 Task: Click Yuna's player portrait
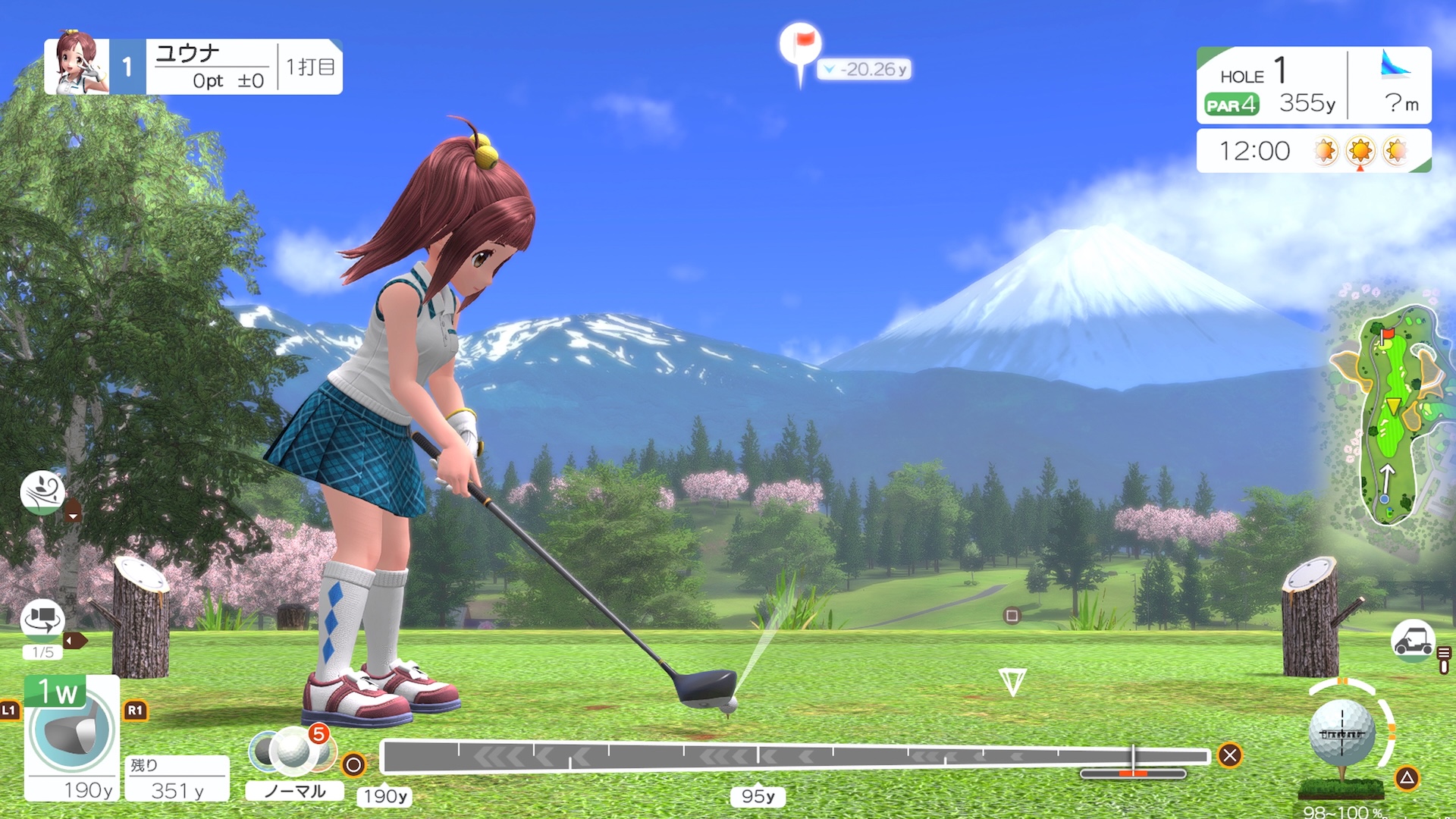tap(76, 67)
